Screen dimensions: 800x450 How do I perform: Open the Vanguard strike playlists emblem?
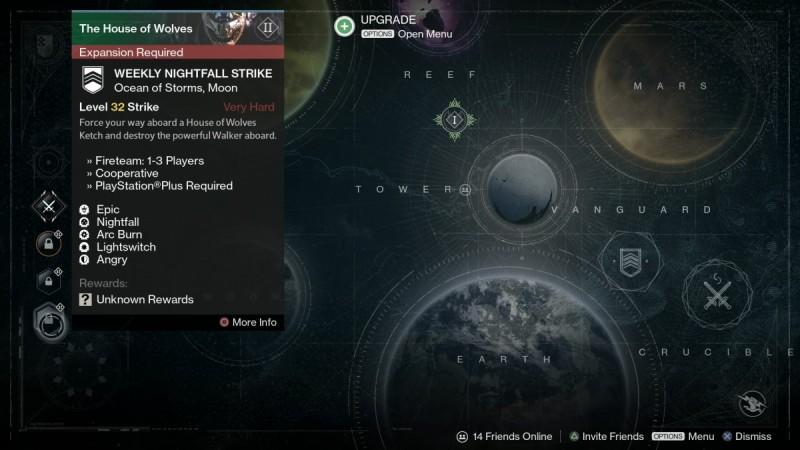pos(629,262)
